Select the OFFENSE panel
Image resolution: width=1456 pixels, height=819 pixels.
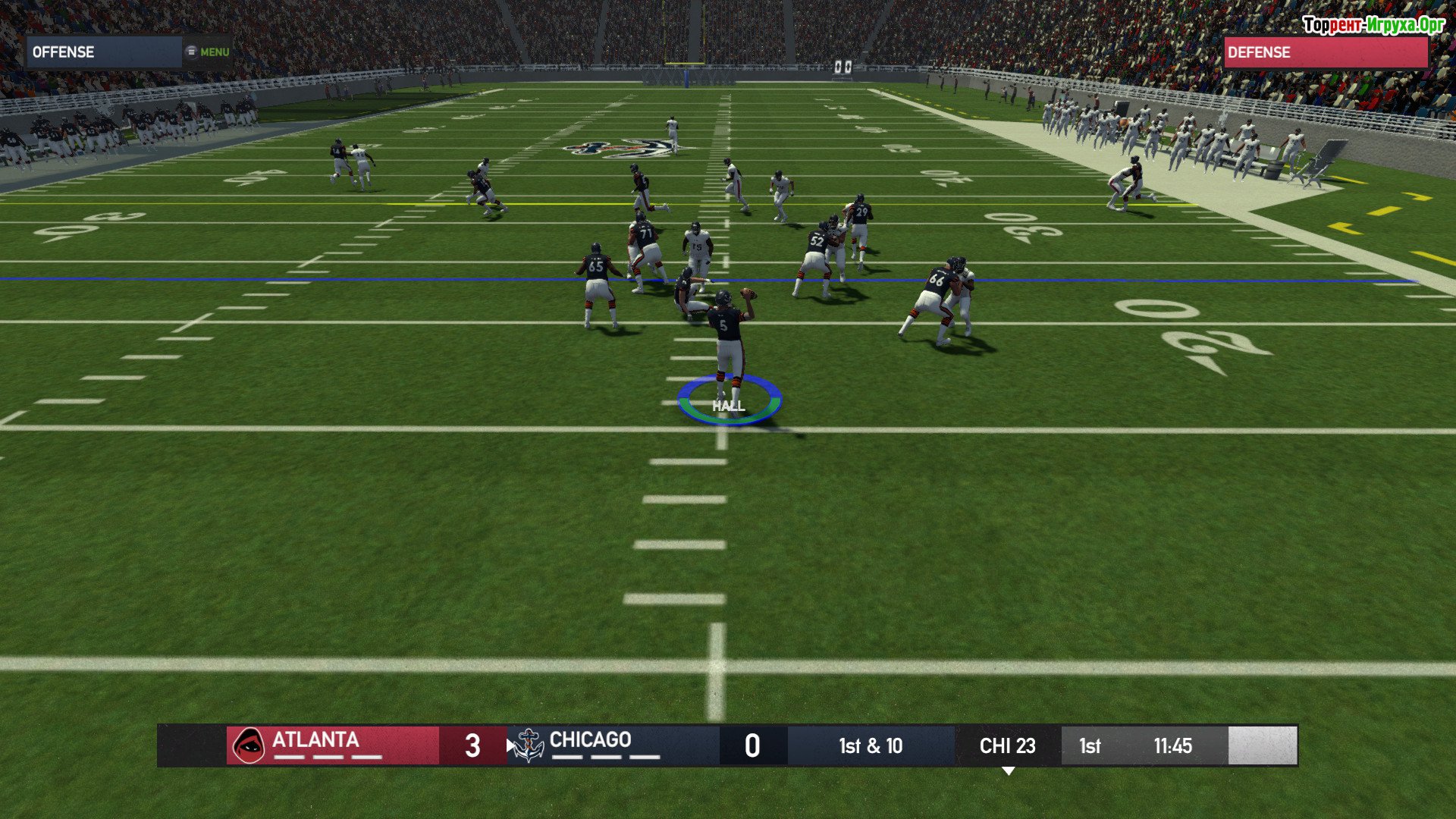click(103, 52)
